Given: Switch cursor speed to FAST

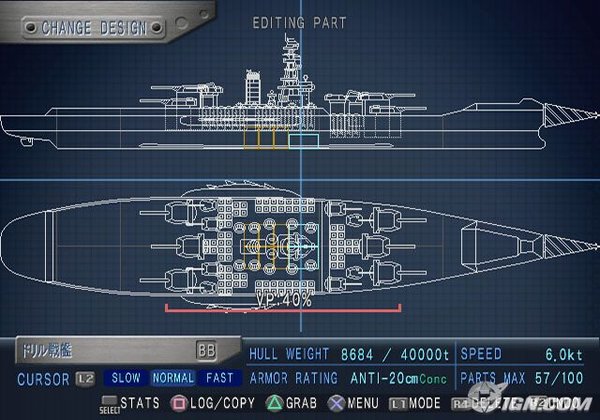Looking at the screenshot, I should point(220,379).
